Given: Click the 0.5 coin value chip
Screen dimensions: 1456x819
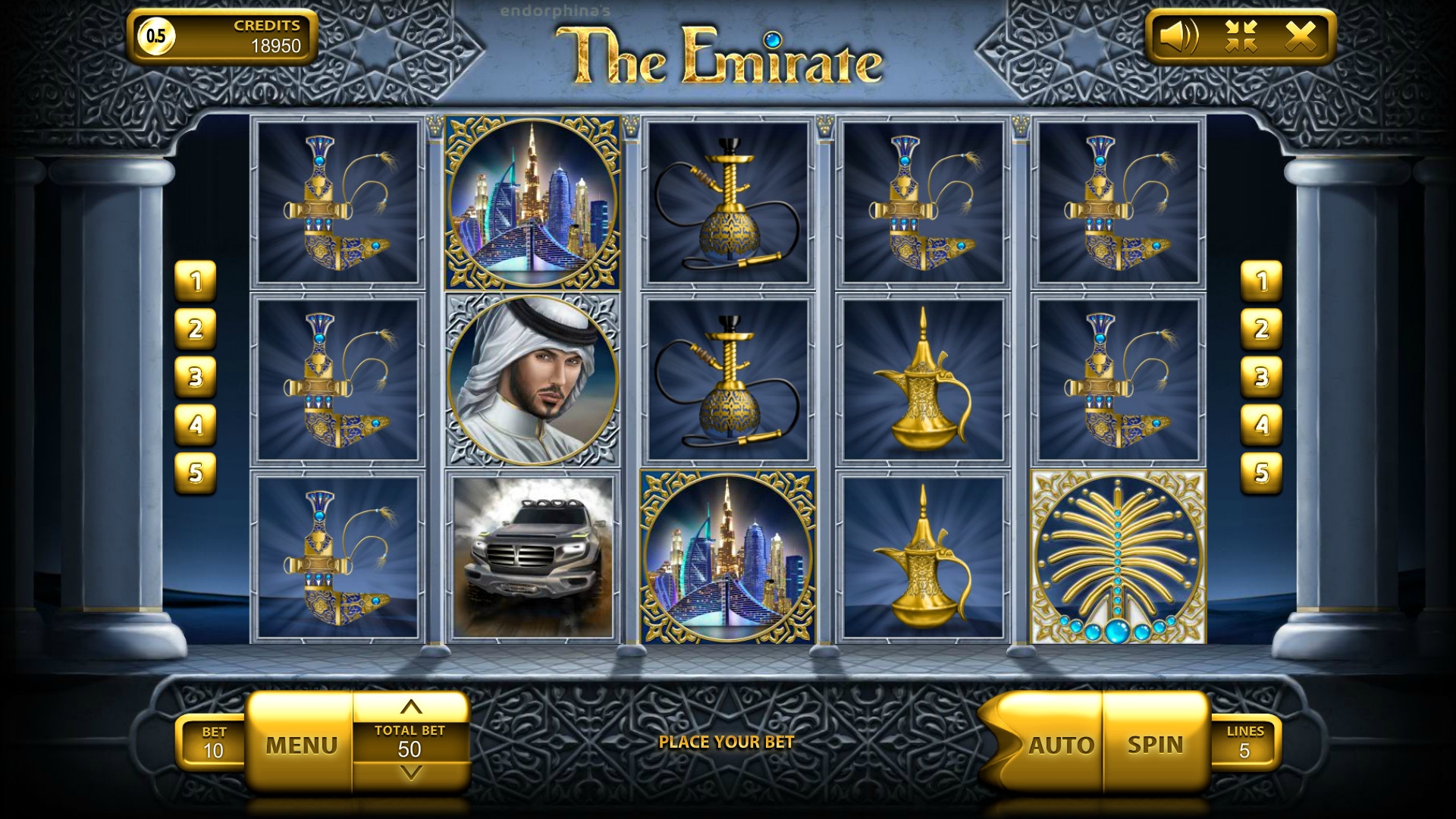Looking at the screenshot, I should pyautogui.click(x=156, y=36).
